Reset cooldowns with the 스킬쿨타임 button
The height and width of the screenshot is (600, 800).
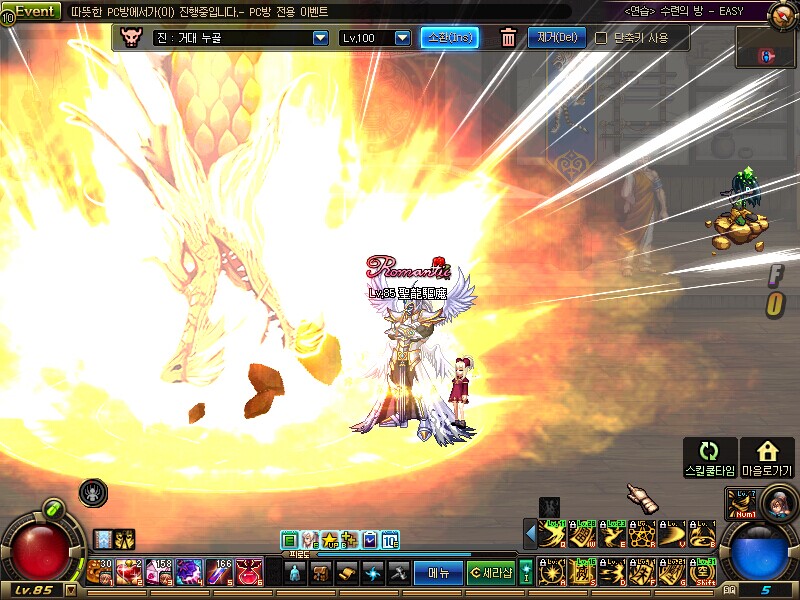[x=710, y=457]
